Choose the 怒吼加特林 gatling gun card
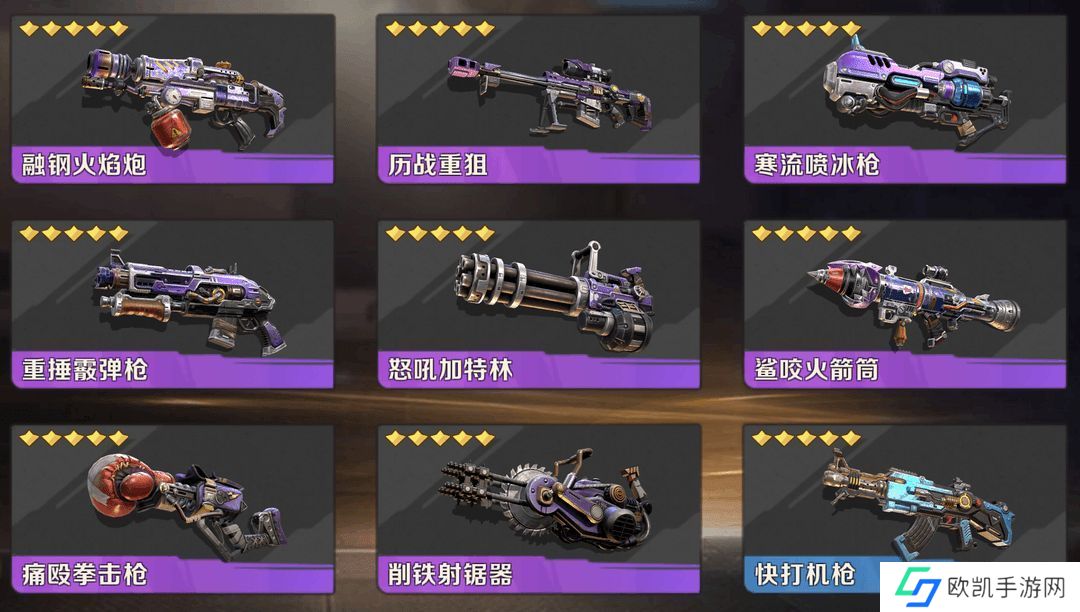Image resolution: width=1080 pixels, height=612 pixels. click(x=539, y=304)
